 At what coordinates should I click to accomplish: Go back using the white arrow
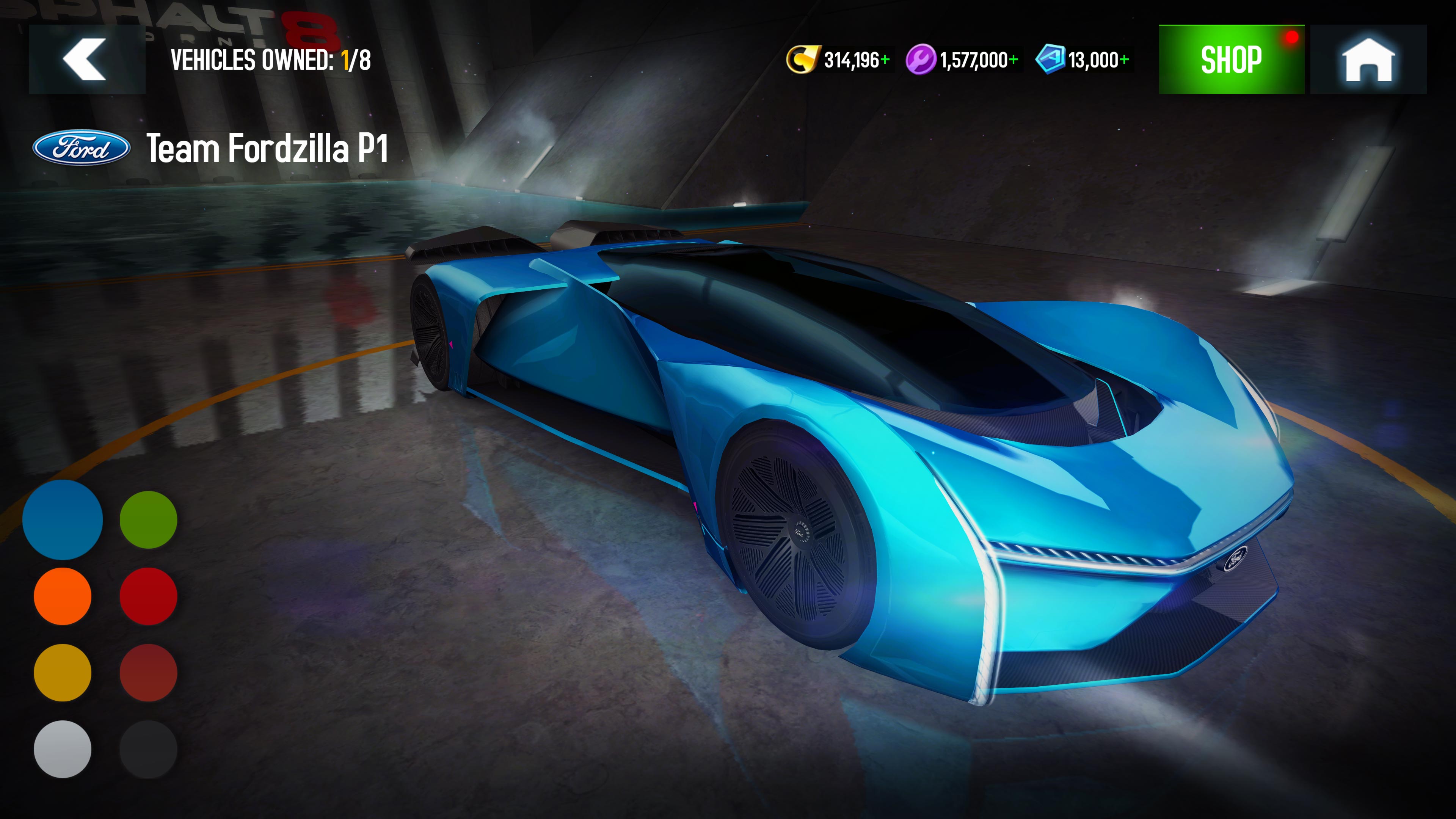point(85,58)
